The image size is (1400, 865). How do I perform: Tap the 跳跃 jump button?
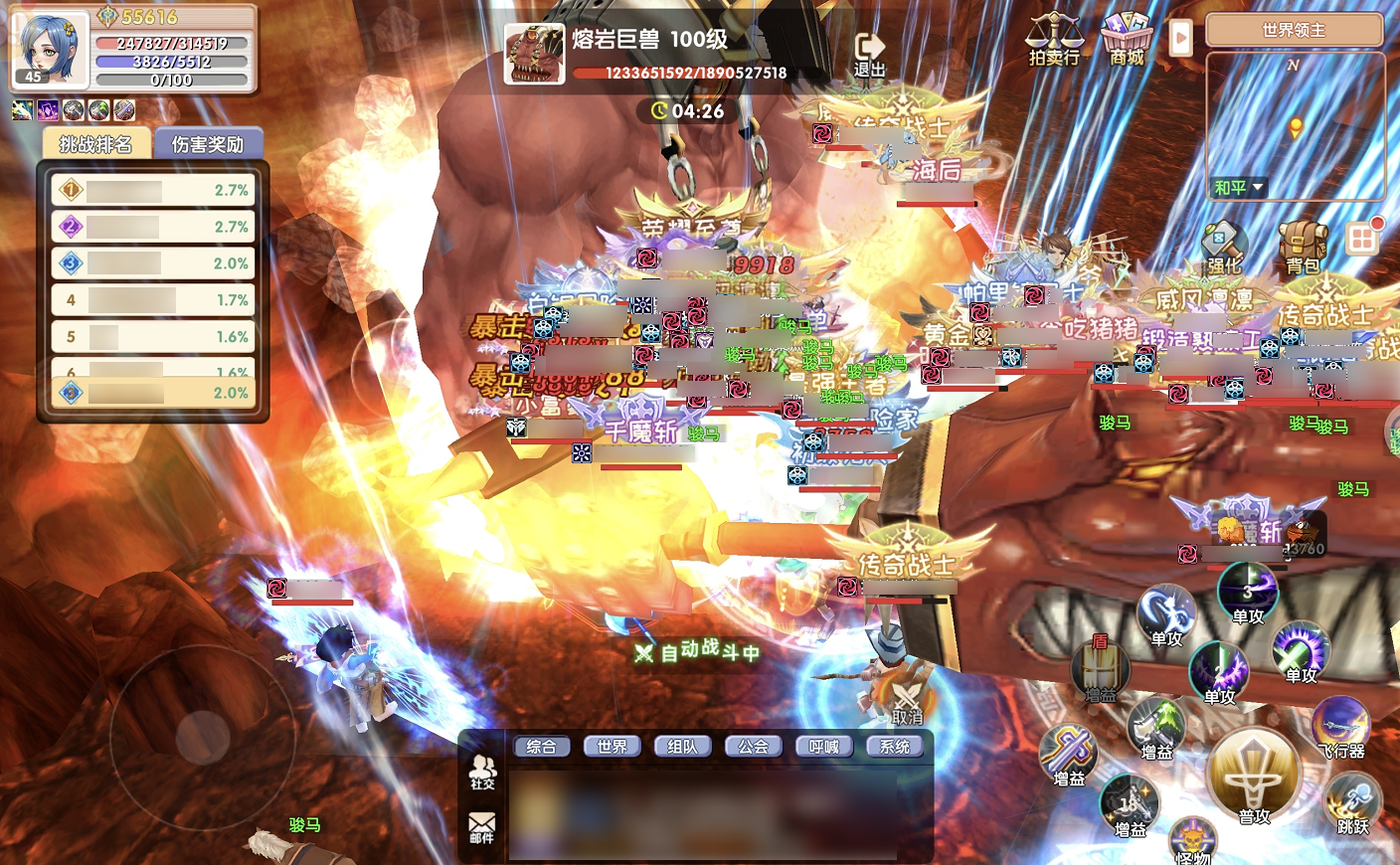click(1352, 805)
